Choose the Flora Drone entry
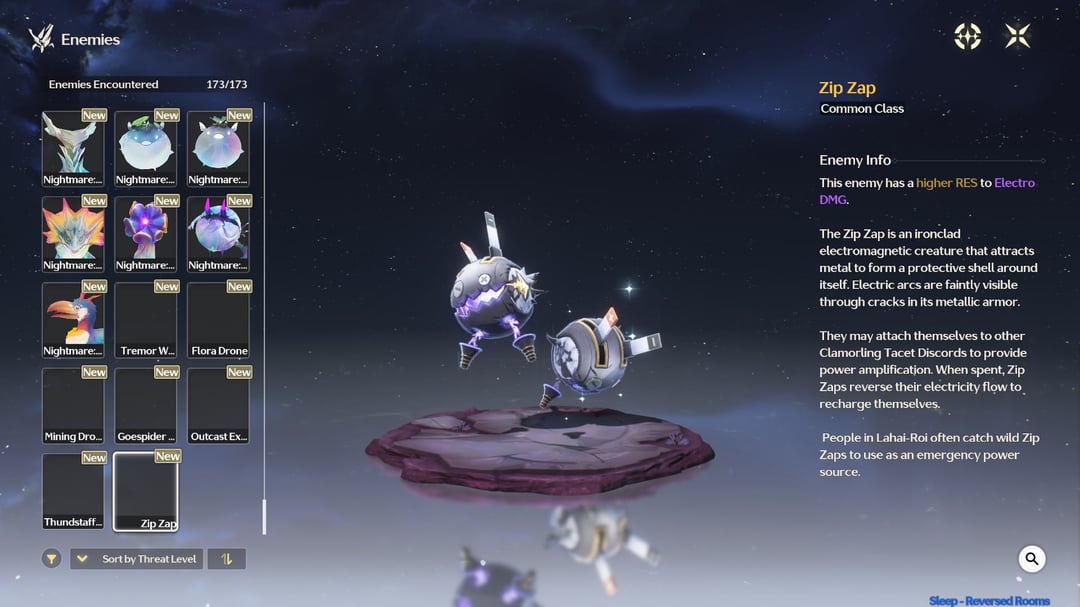 219,320
